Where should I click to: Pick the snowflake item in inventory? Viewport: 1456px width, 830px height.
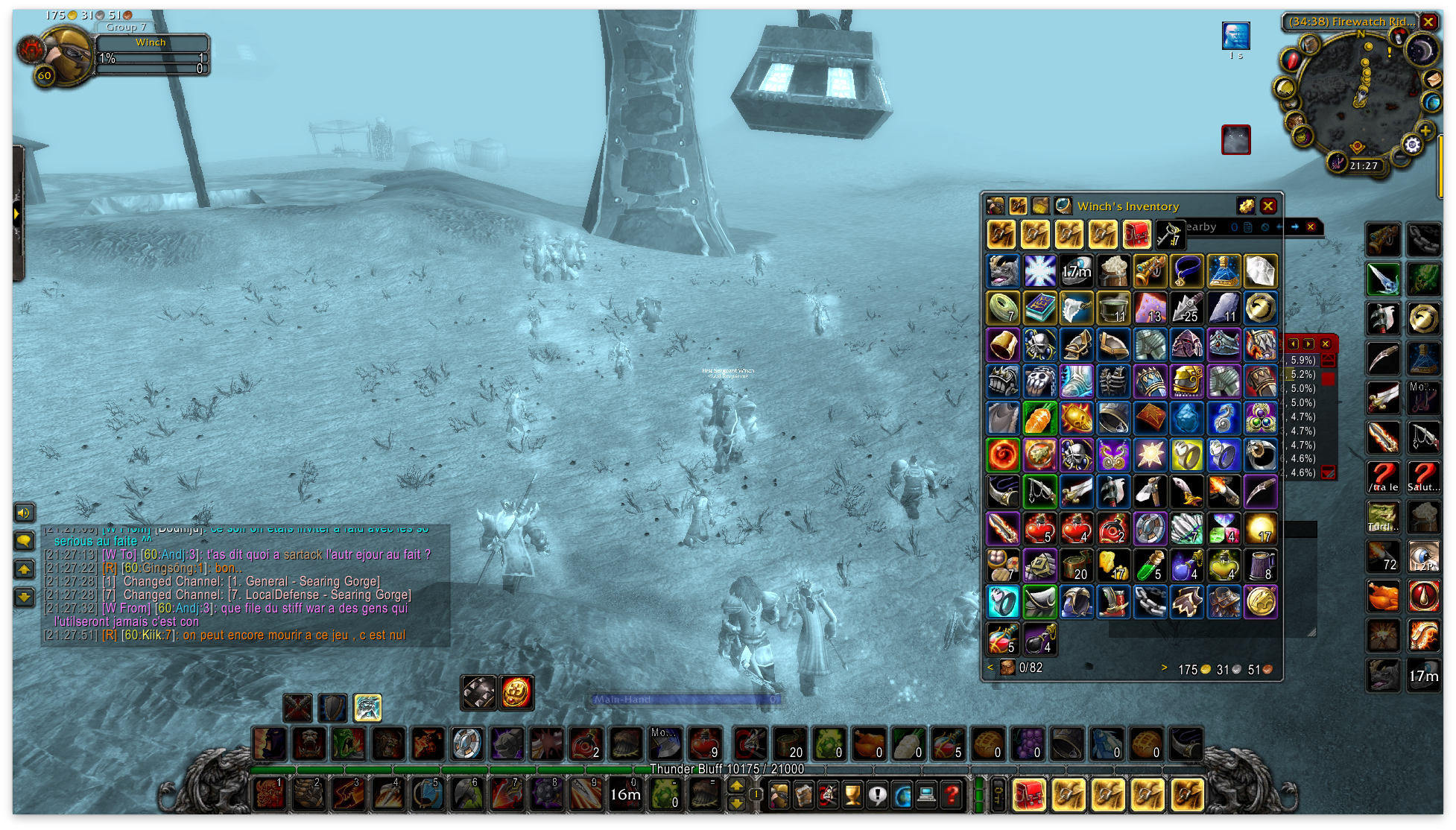1039,271
